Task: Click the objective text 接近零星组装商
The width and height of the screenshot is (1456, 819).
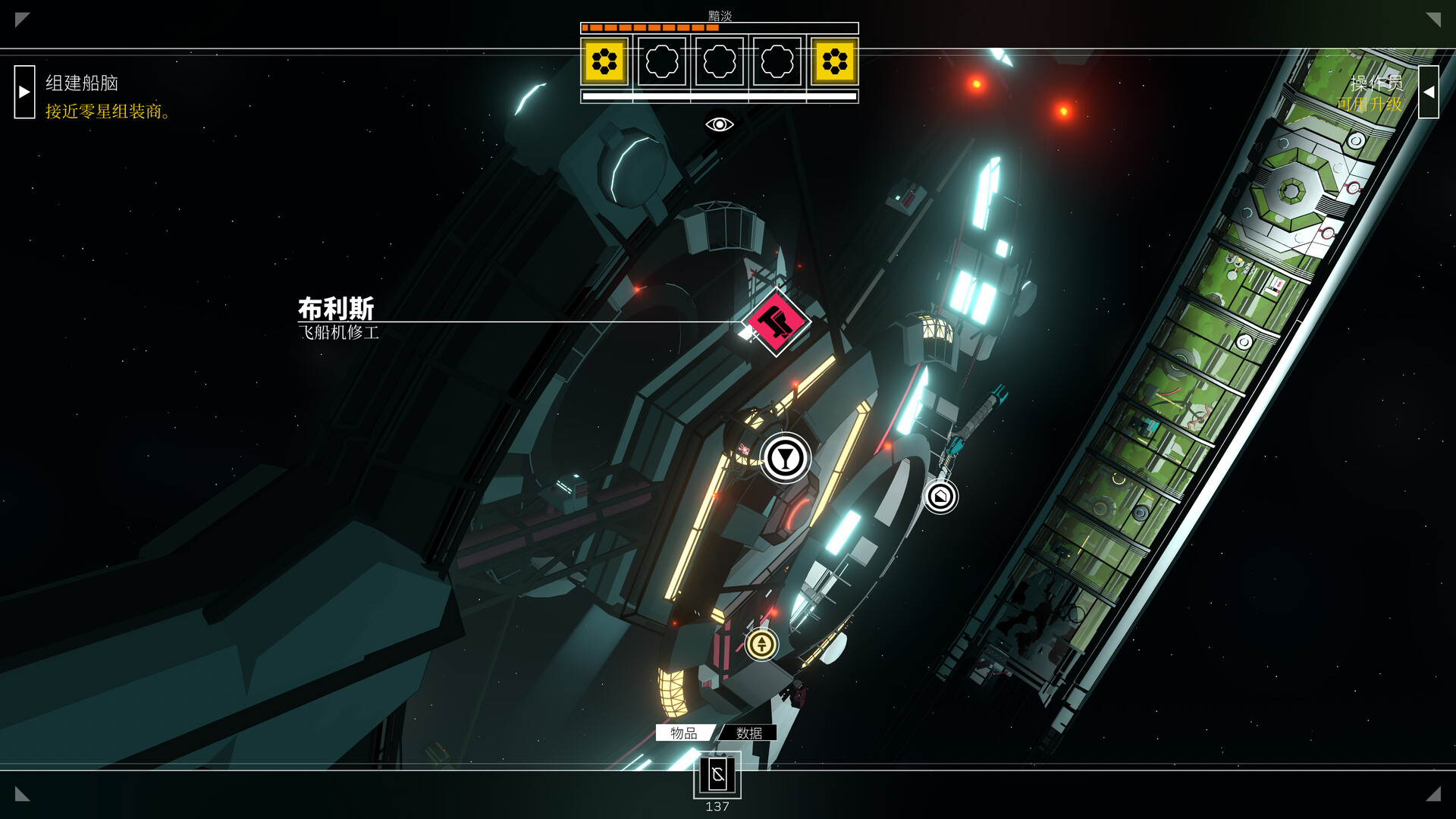Action: pyautogui.click(x=105, y=112)
